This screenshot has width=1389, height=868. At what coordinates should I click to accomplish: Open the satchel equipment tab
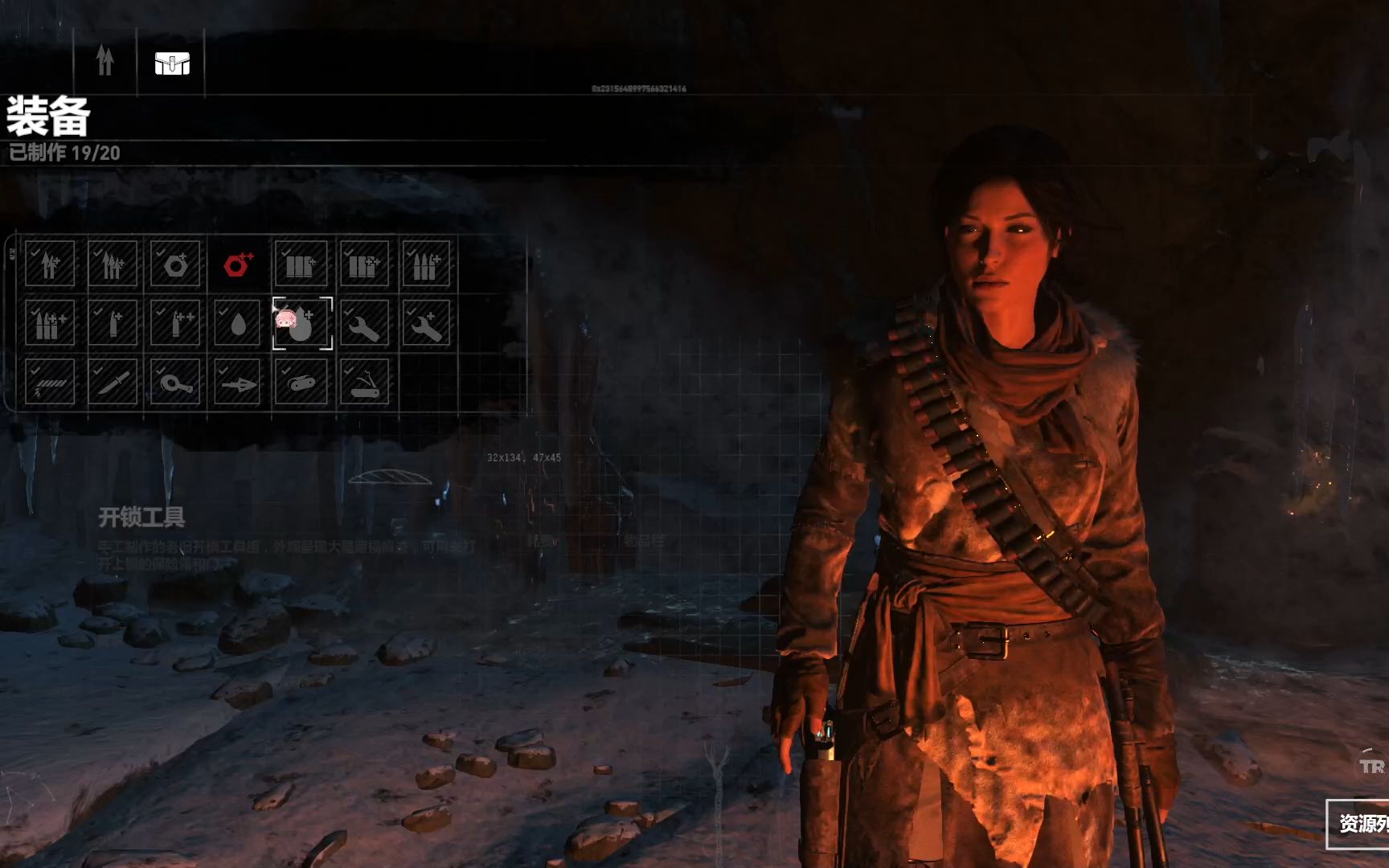pos(172,63)
